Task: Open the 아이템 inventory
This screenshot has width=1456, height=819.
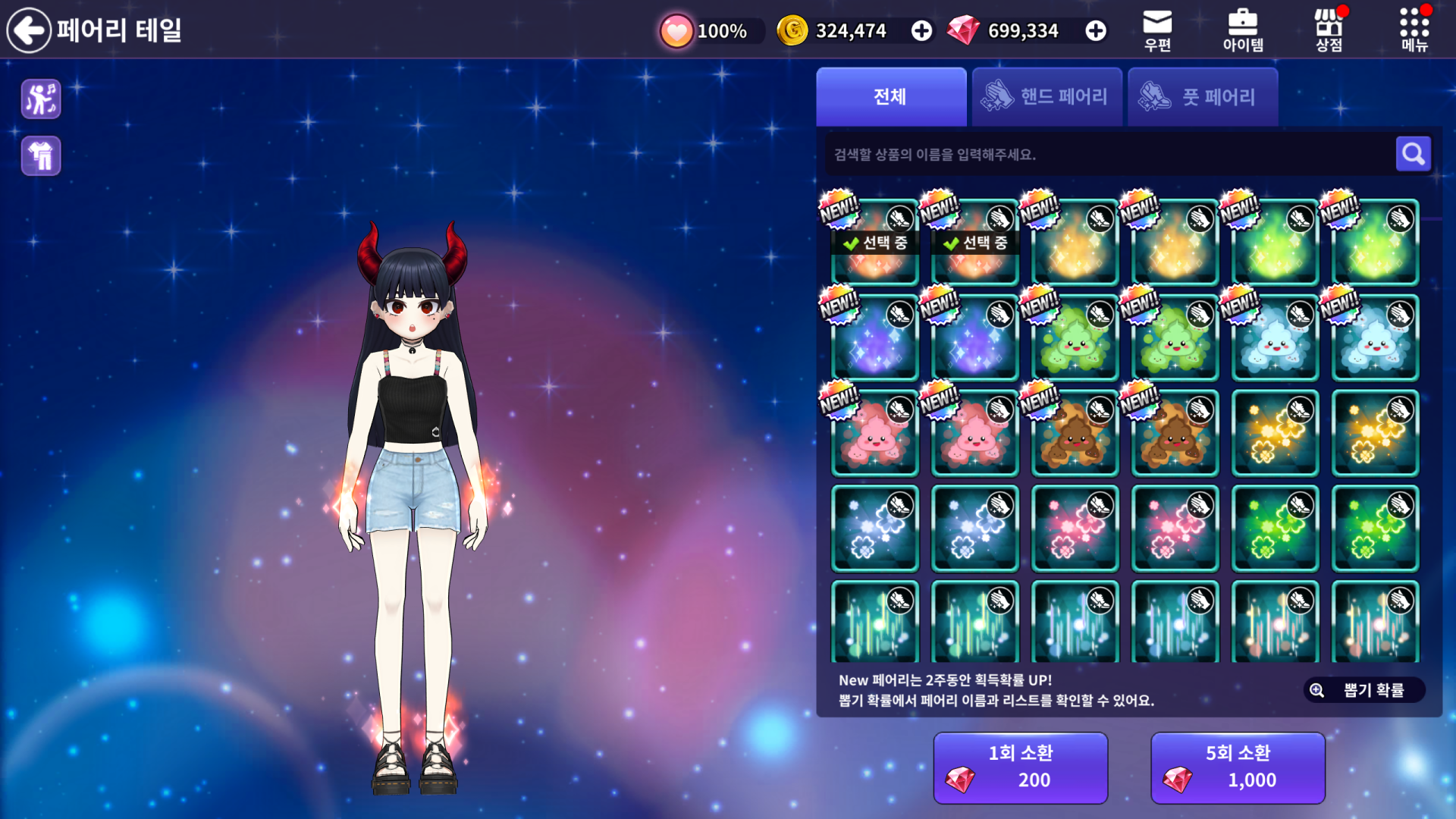Action: (1243, 30)
